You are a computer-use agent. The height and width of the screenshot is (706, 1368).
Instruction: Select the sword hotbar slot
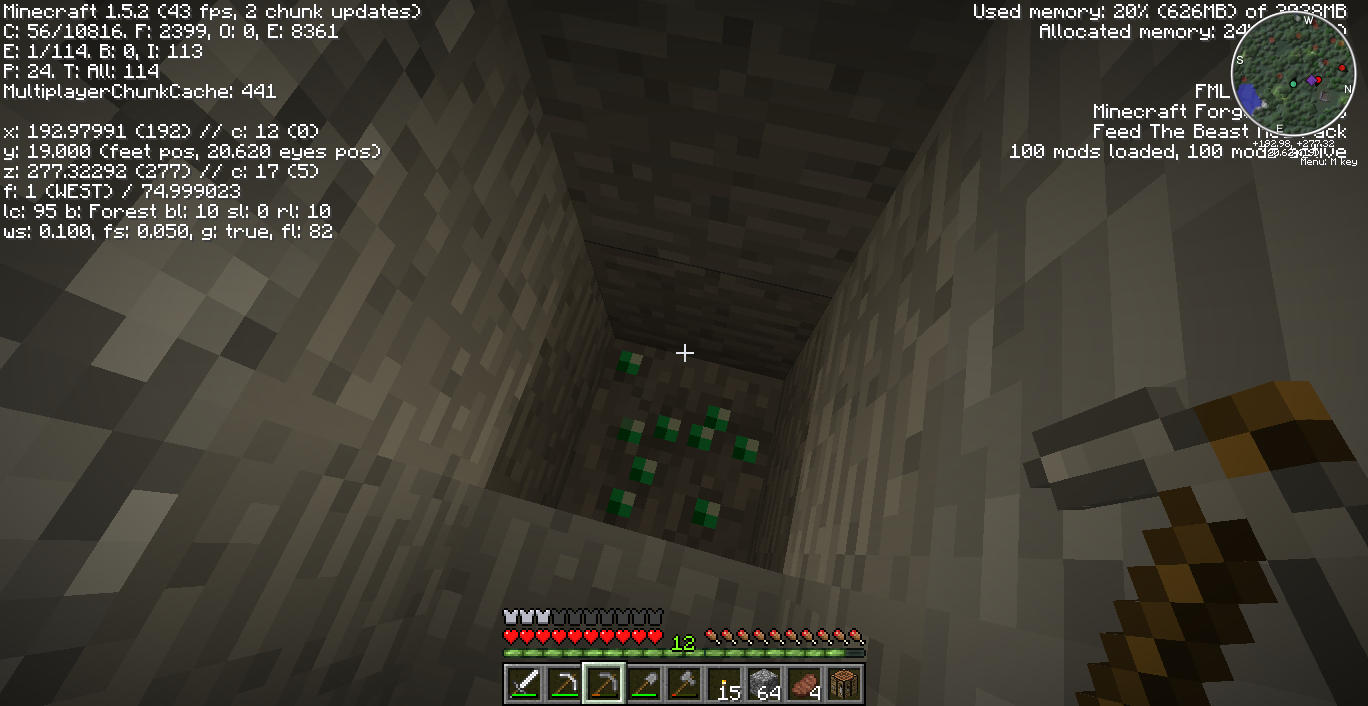pos(524,684)
